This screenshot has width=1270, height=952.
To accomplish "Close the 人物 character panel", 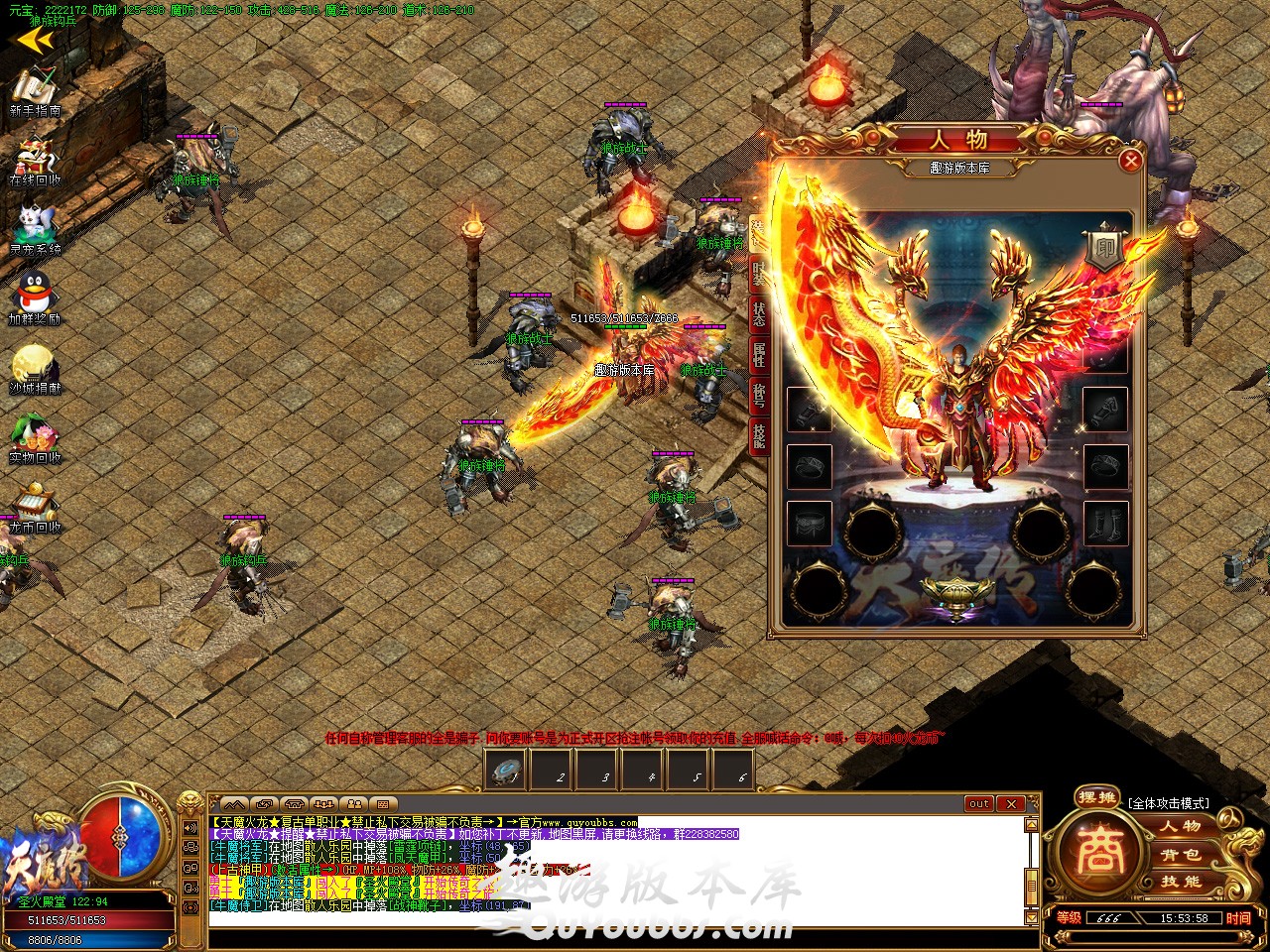I will [x=1129, y=160].
